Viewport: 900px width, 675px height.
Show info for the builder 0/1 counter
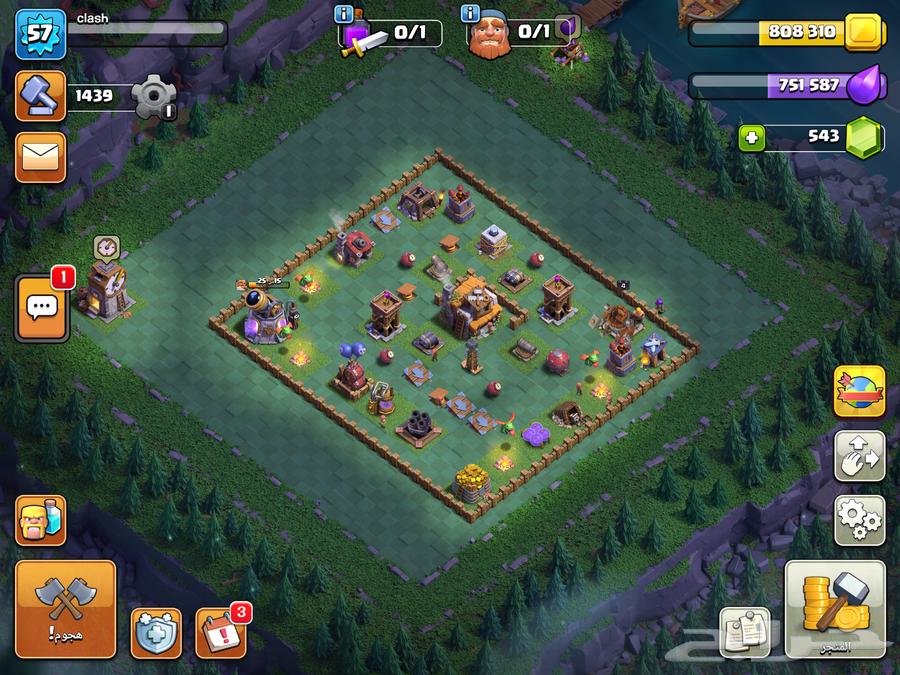click(471, 15)
